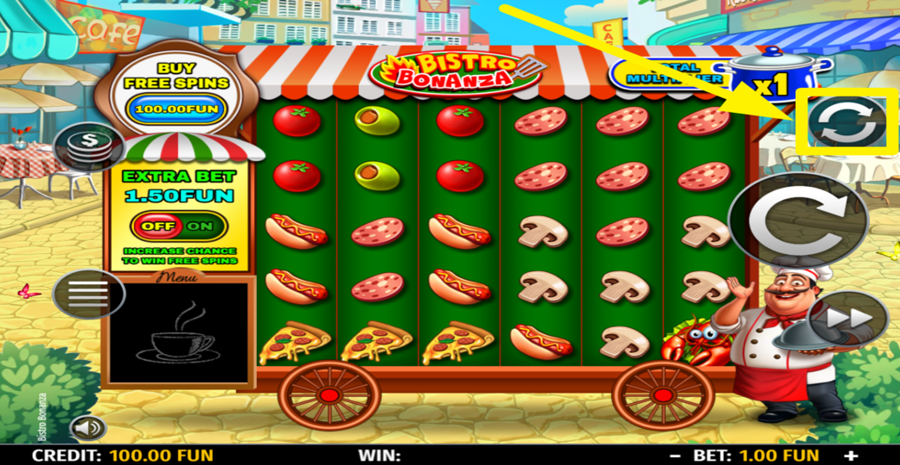Toggle the Extra Bet OFF/ON switch

[175, 225]
